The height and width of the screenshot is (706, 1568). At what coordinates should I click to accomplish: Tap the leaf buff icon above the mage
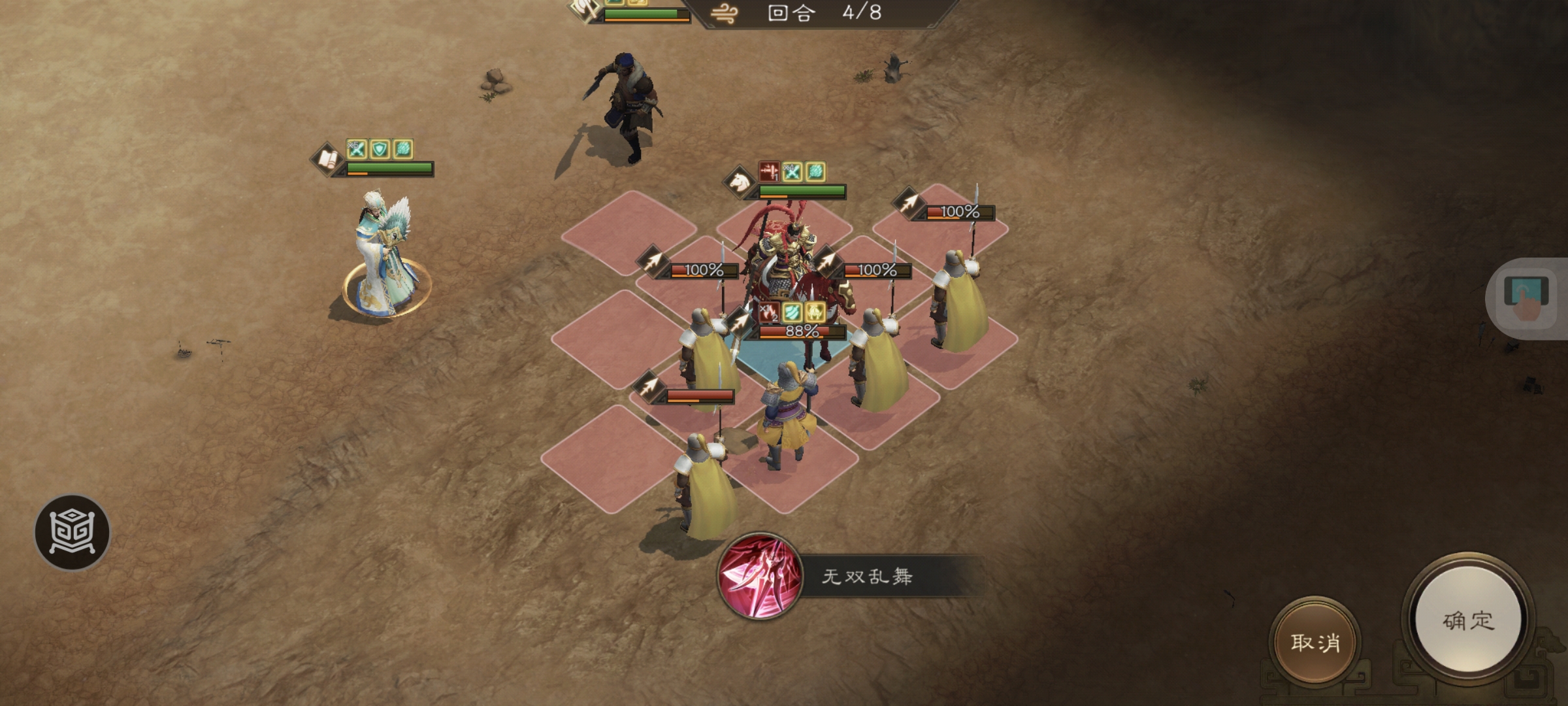402,149
